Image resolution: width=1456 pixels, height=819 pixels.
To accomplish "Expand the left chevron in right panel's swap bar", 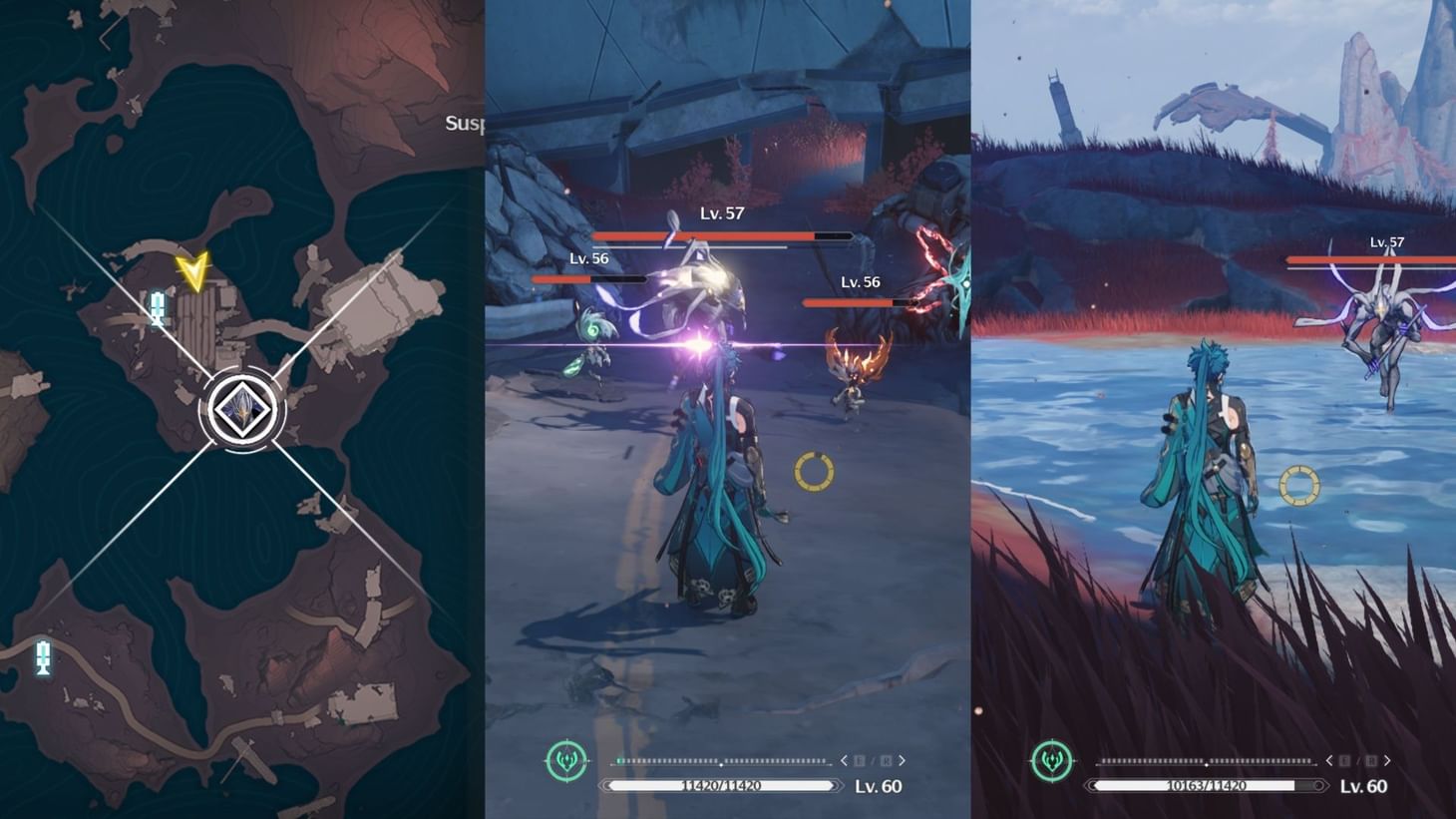I will (x=1330, y=759).
